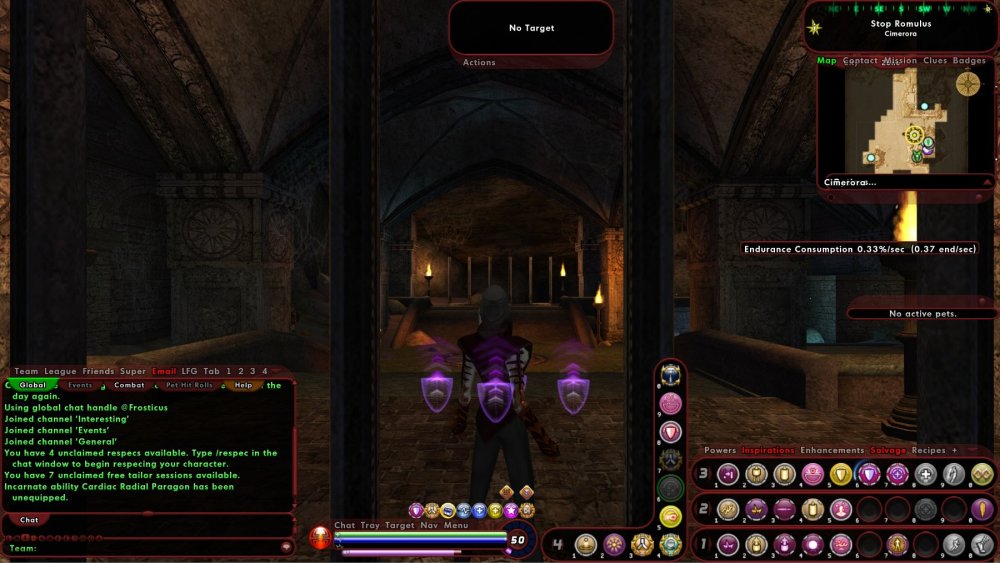Click the Team chat input field

tap(150, 548)
